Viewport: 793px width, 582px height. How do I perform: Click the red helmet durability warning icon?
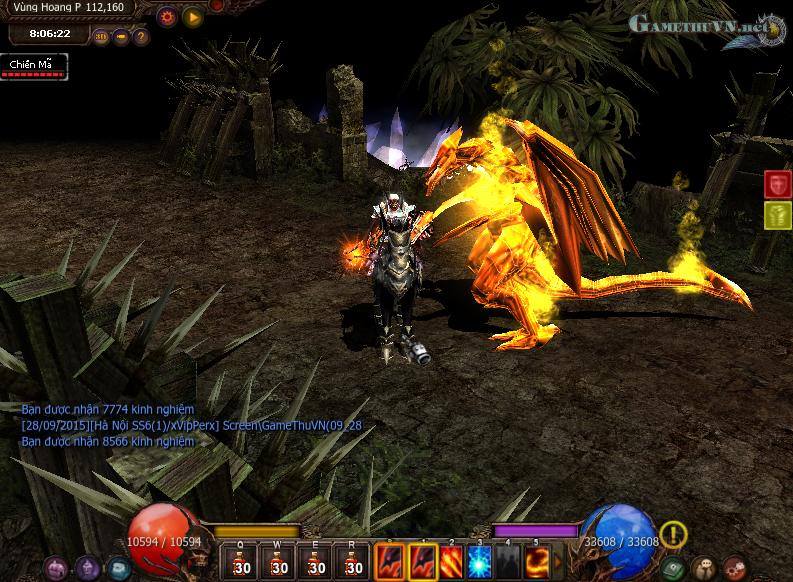click(778, 184)
